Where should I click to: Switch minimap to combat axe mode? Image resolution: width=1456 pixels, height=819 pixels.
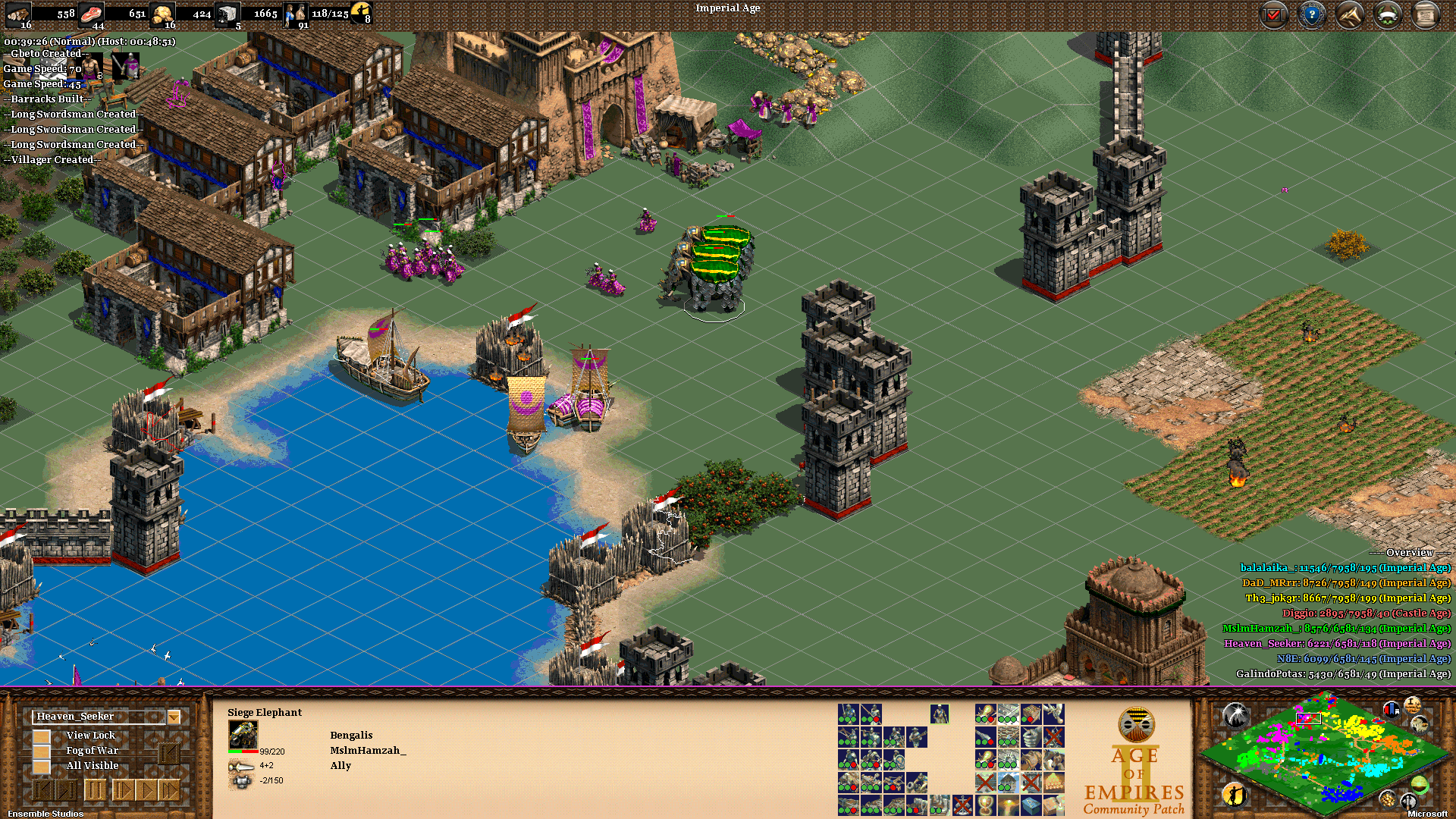(x=1408, y=800)
